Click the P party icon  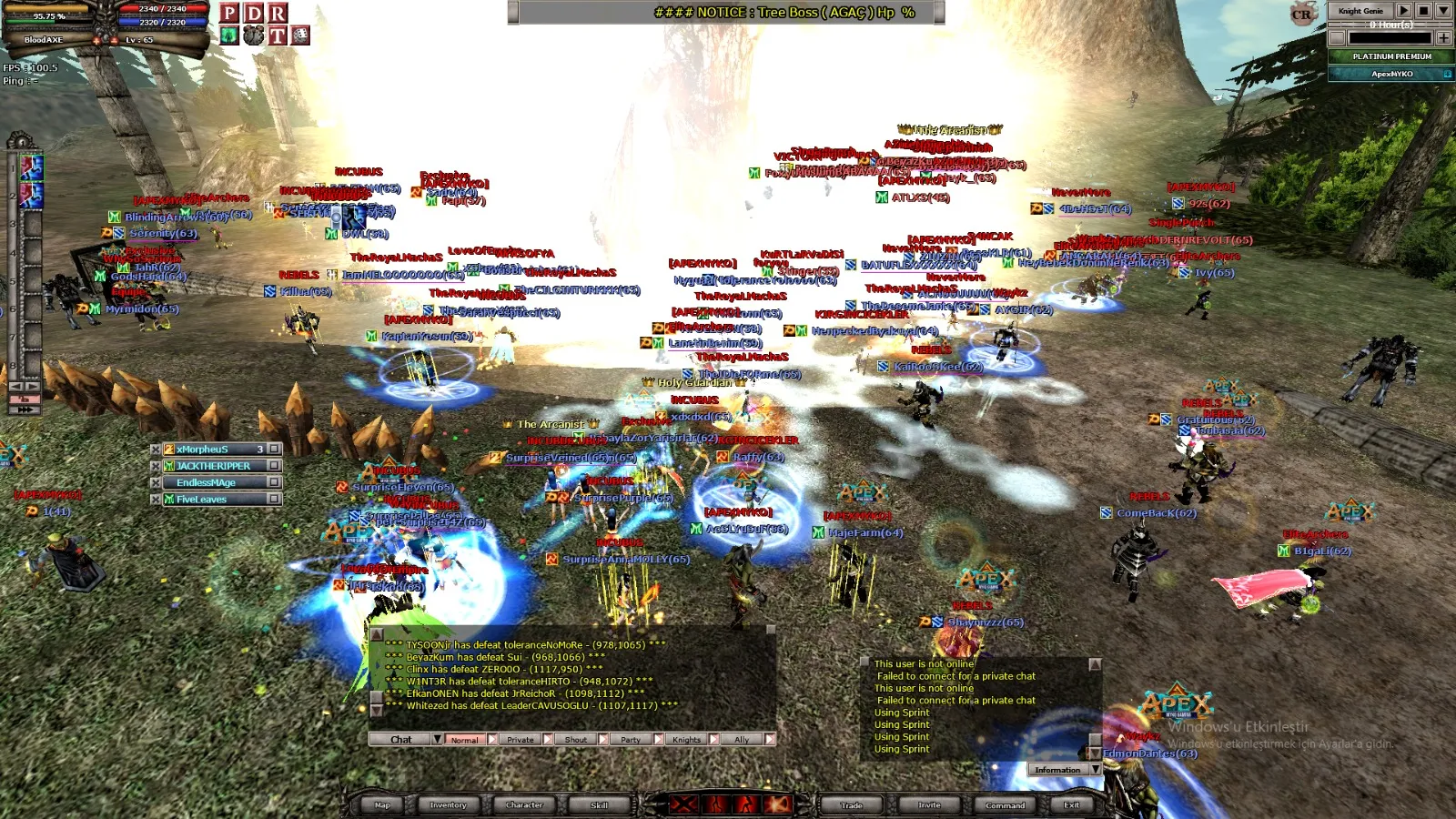(x=229, y=13)
